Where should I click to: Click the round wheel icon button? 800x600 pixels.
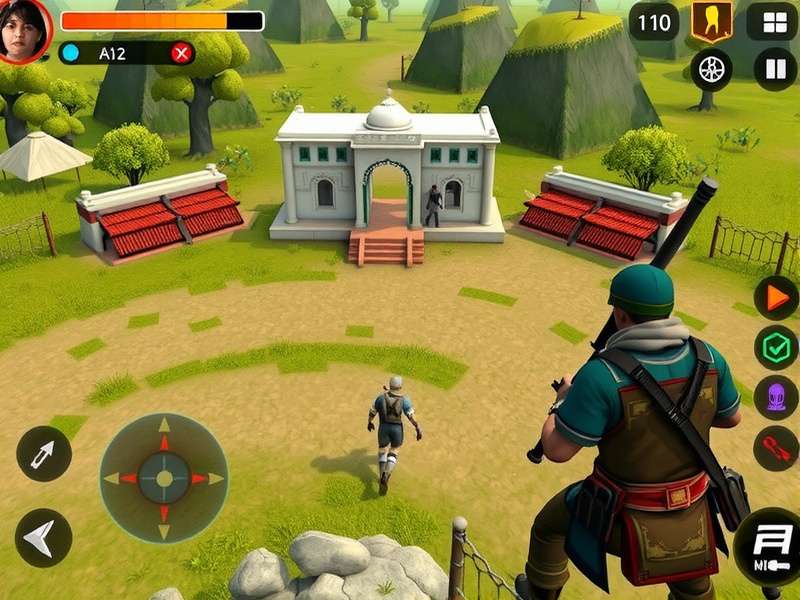point(711,69)
